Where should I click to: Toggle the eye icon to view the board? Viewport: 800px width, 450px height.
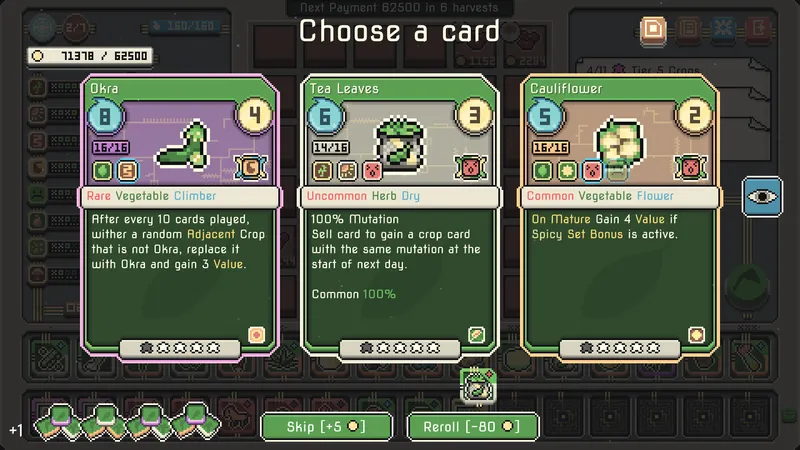(761, 197)
